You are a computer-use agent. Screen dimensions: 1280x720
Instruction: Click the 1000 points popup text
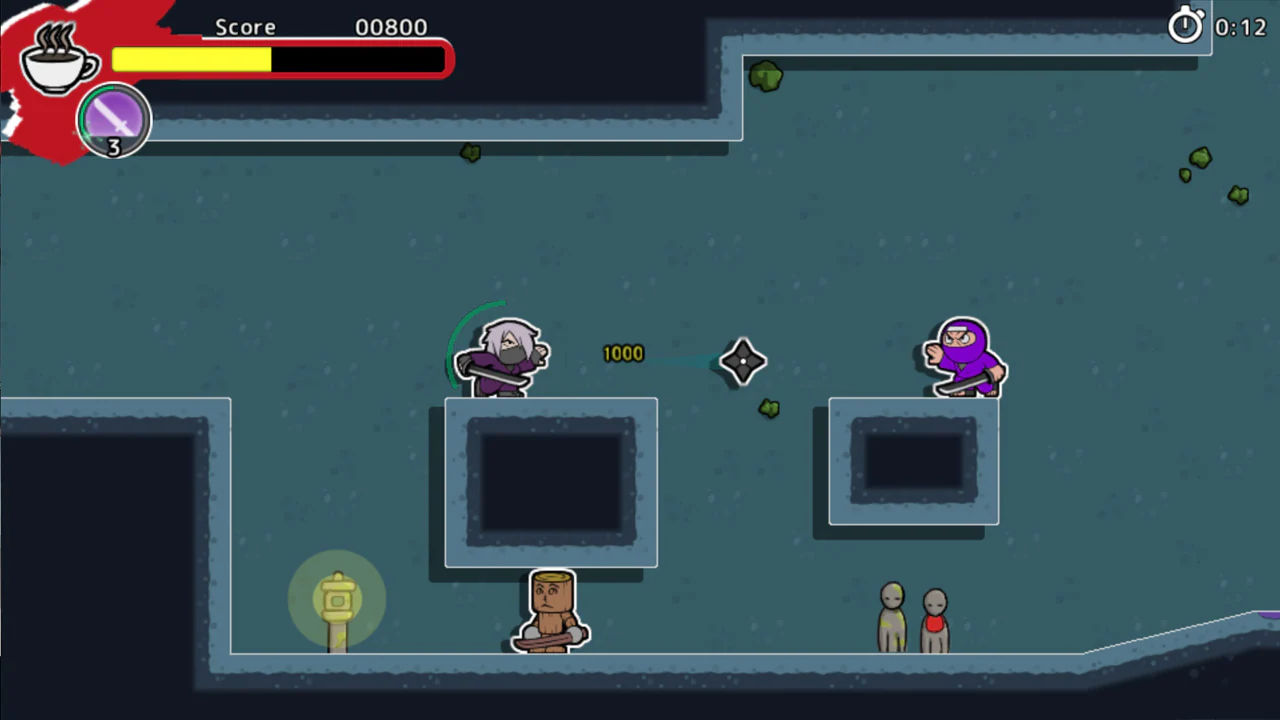pyautogui.click(x=623, y=353)
